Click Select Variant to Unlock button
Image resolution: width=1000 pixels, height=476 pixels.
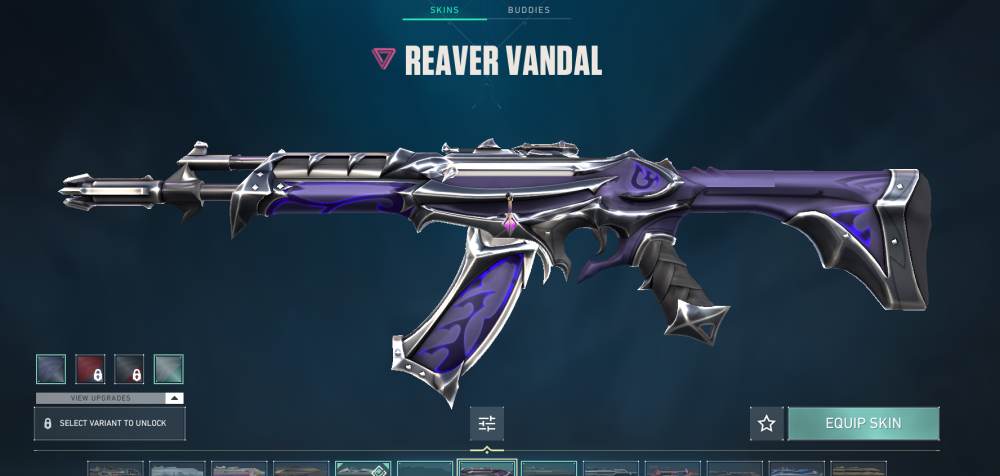[110, 423]
